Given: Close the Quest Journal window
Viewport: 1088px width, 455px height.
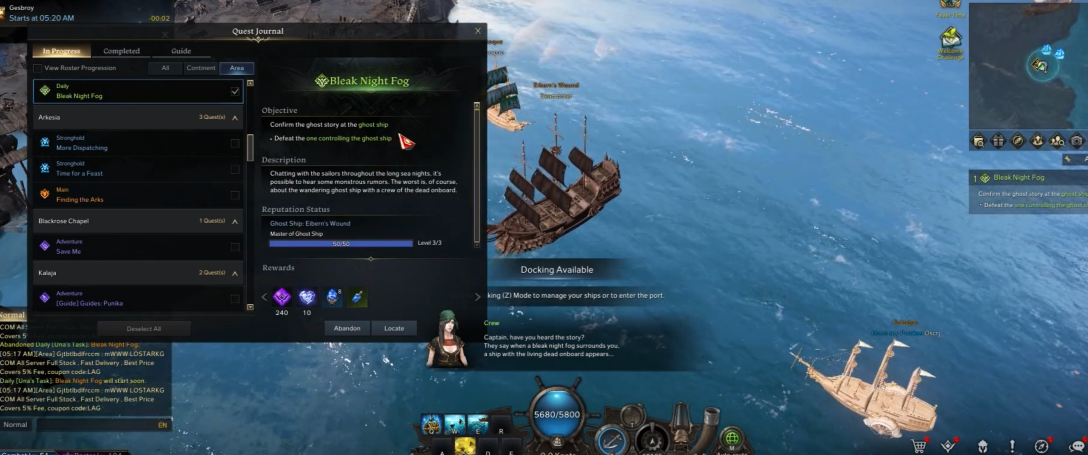Looking at the screenshot, I should [477, 31].
